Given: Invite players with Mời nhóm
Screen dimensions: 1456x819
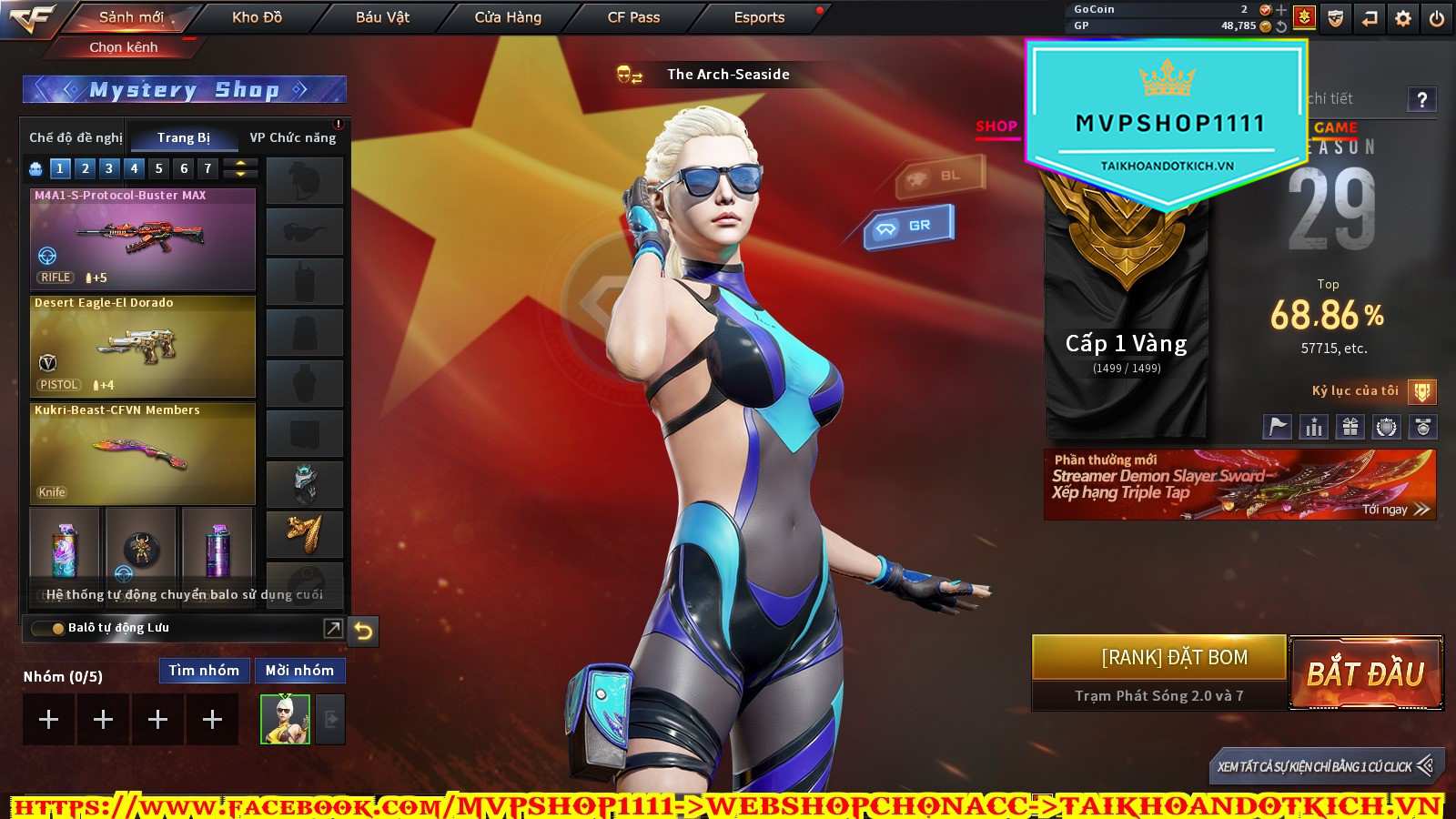Looking at the screenshot, I should click(x=299, y=671).
